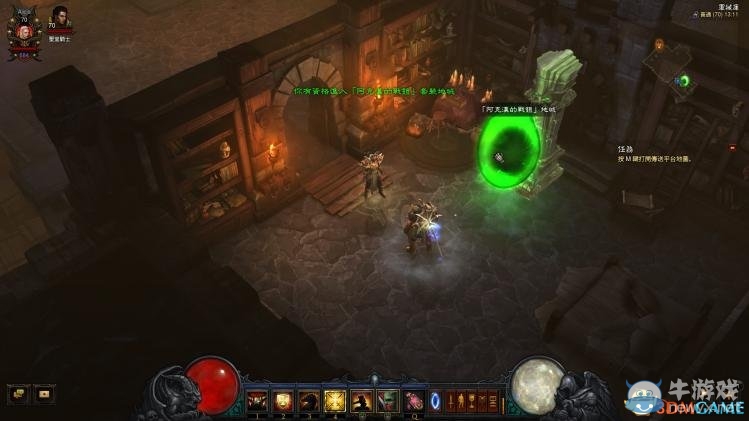Select the dark silhouette primary attack skill

(x=361, y=401)
